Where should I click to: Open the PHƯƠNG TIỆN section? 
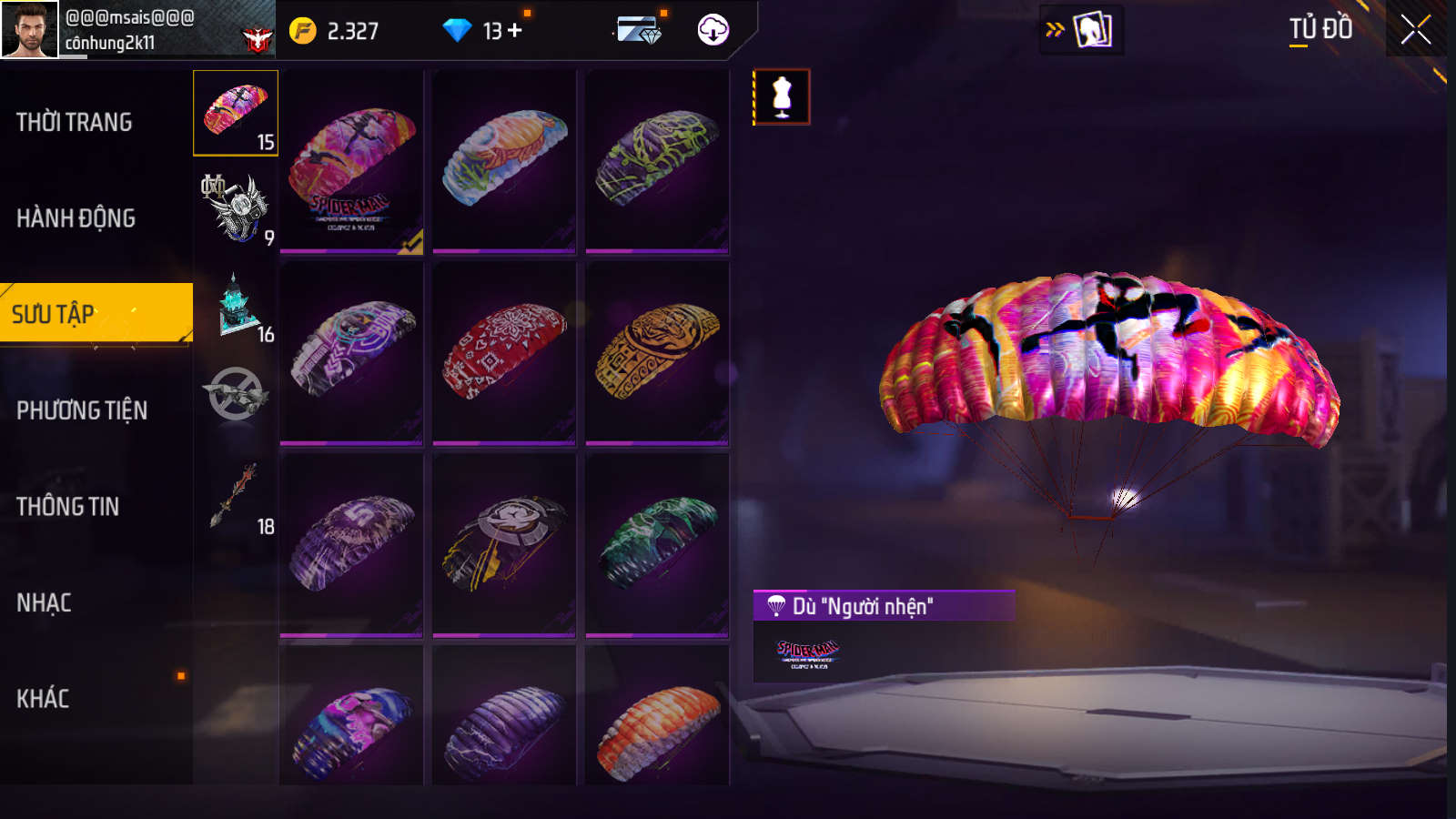(x=82, y=410)
